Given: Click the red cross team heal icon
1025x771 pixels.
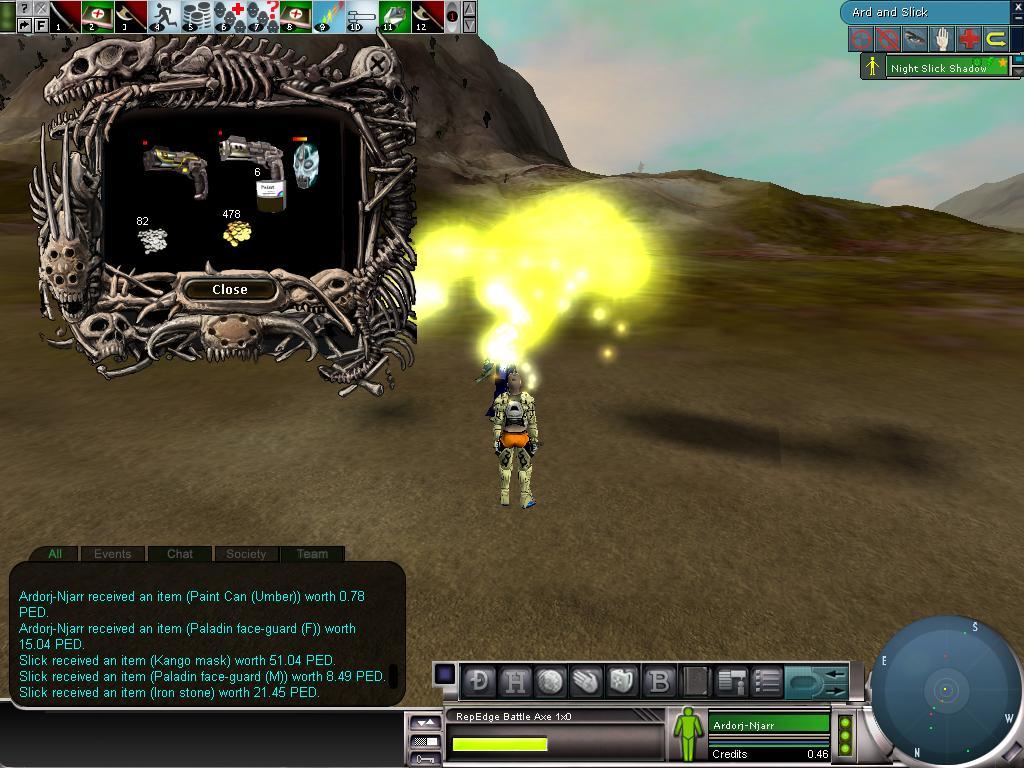Looking at the screenshot, I should coord(968,39).
